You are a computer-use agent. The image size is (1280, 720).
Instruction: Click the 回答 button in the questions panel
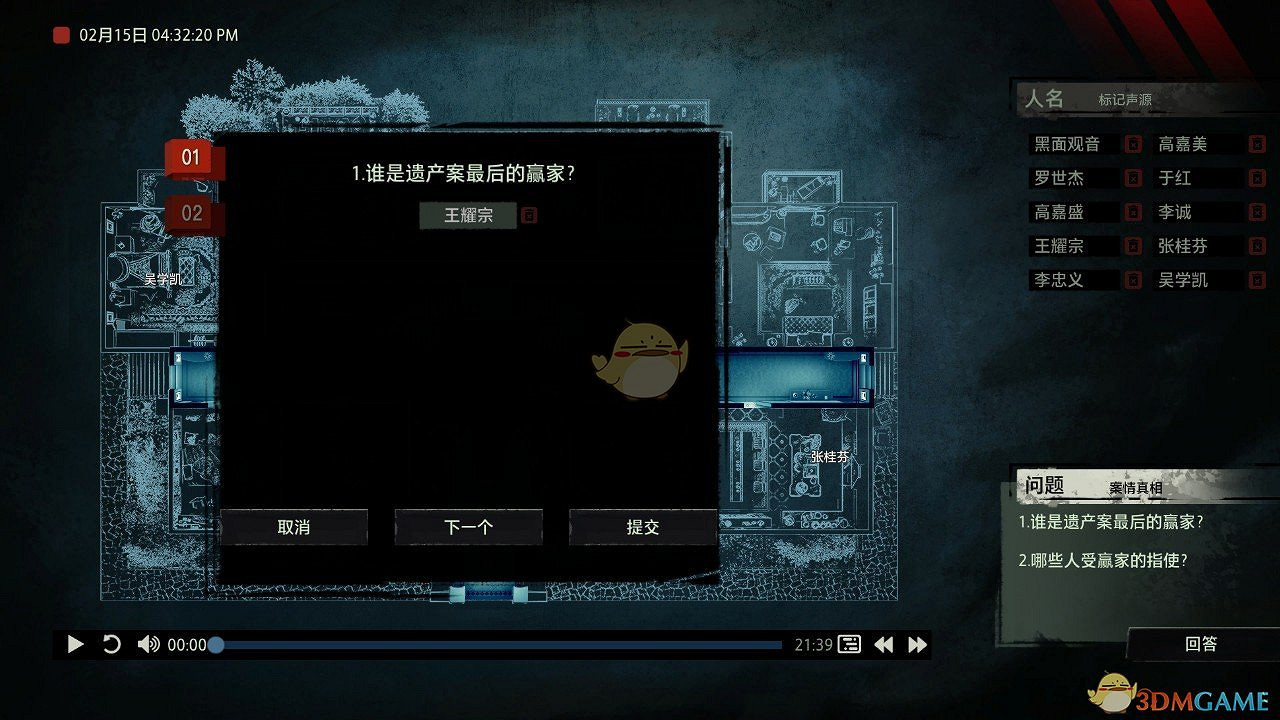1199,644
